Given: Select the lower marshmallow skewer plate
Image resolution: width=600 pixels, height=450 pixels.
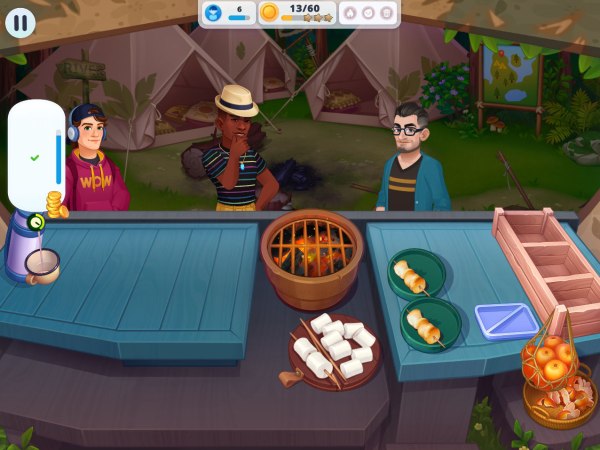Looking at the screenshot, I should tap(431, 325).
